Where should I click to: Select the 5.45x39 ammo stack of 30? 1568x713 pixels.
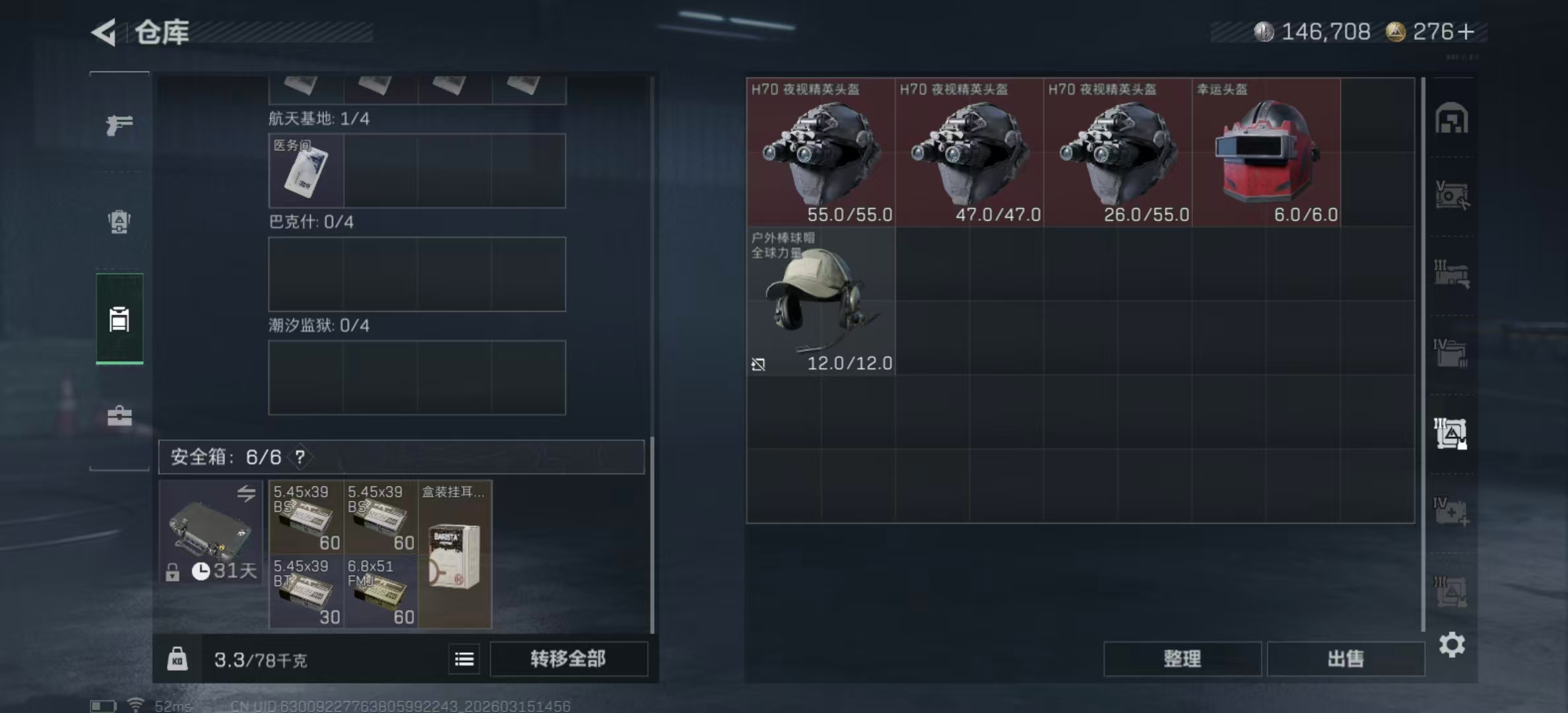coord(306,592)
